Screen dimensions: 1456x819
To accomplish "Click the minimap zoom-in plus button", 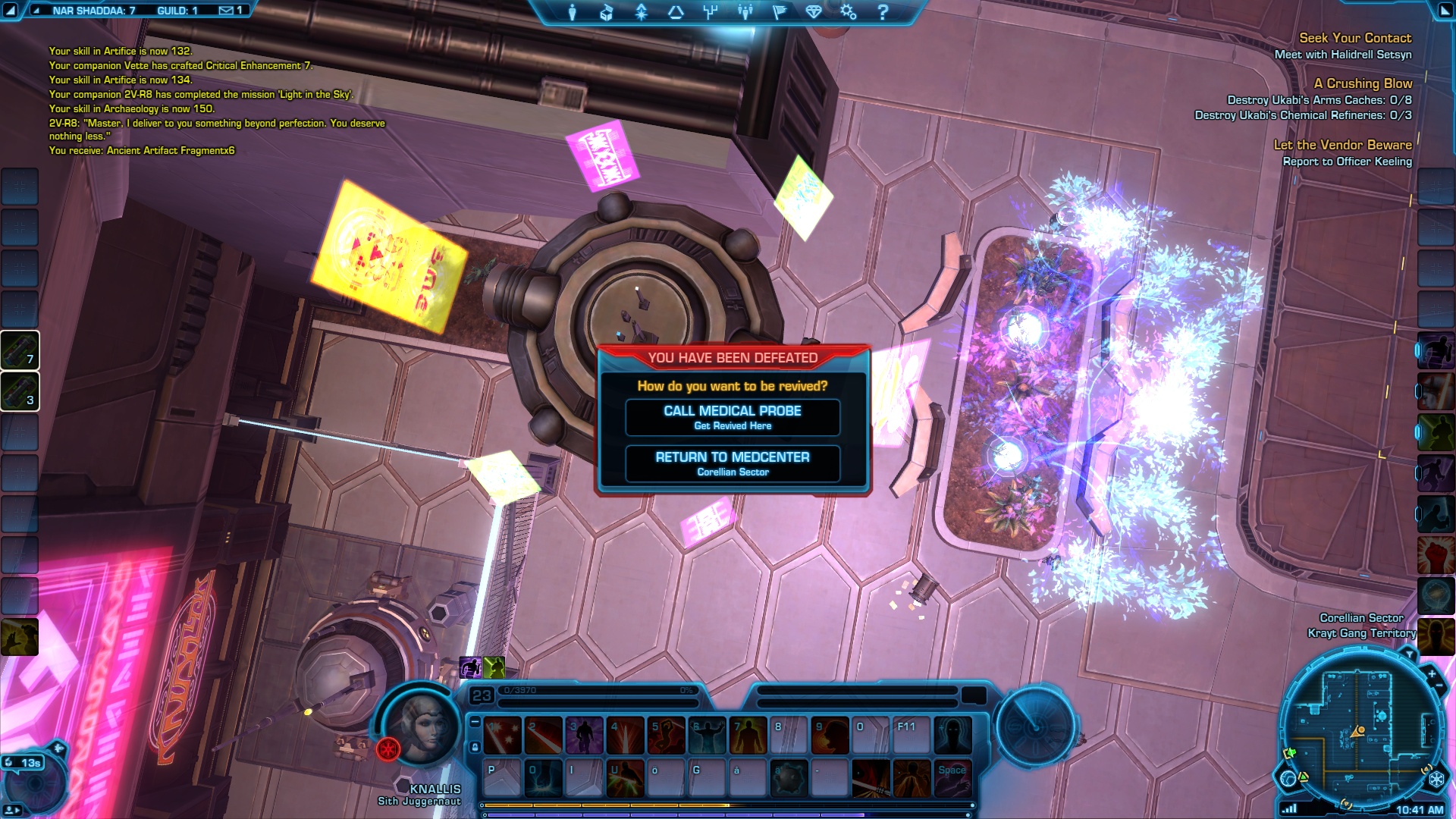I will [1432, 674].
